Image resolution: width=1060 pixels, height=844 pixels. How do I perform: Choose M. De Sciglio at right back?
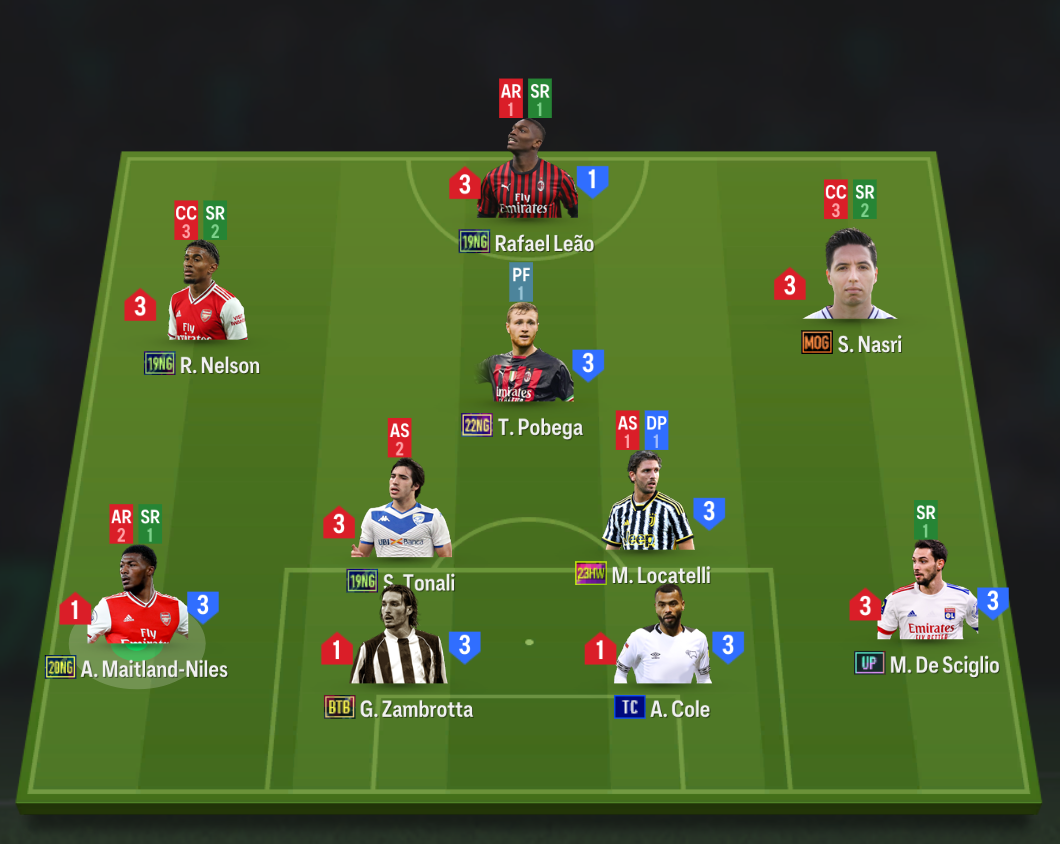[x=927, y=598]
